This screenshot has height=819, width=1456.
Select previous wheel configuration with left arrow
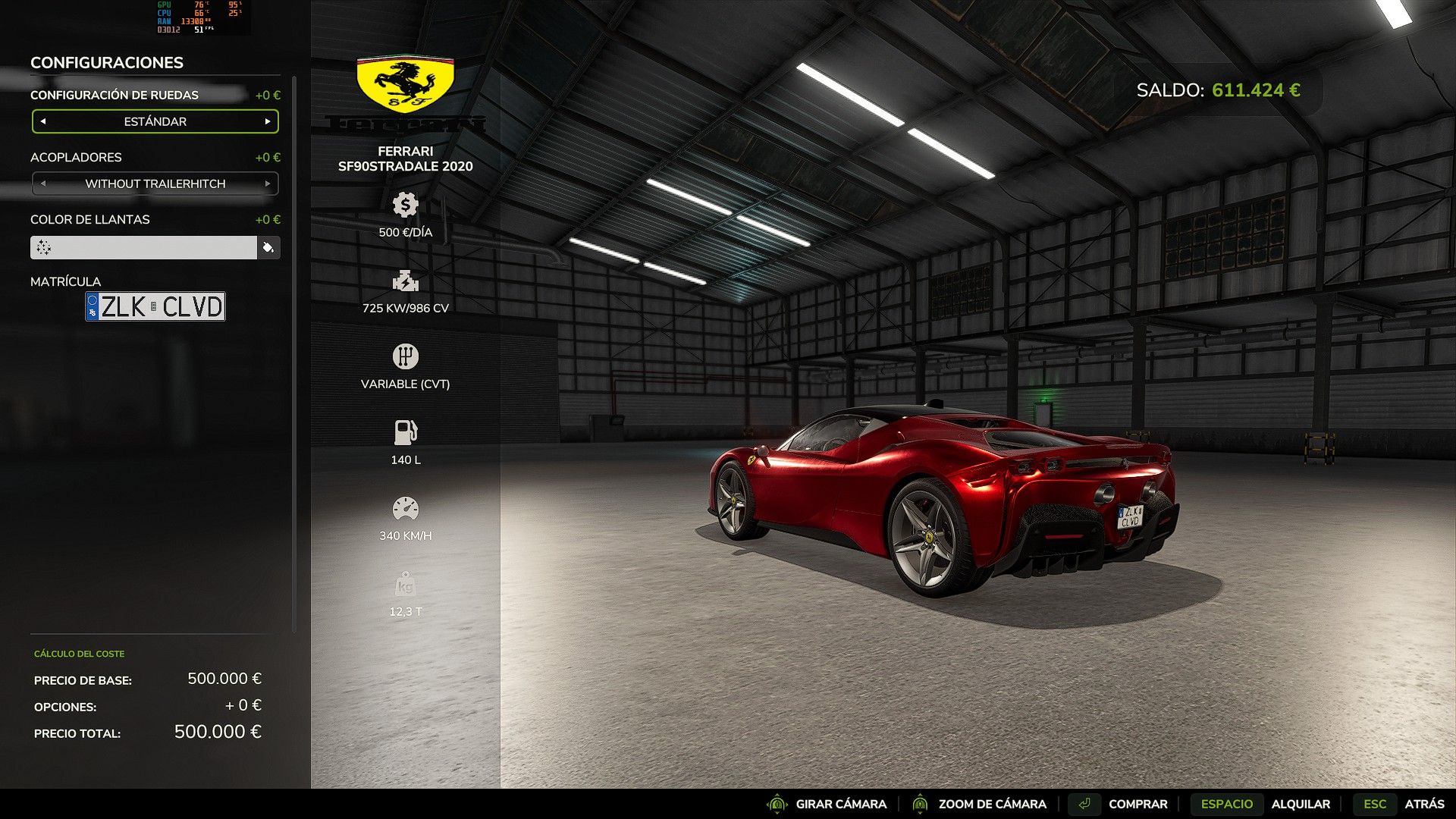point(43,121)
